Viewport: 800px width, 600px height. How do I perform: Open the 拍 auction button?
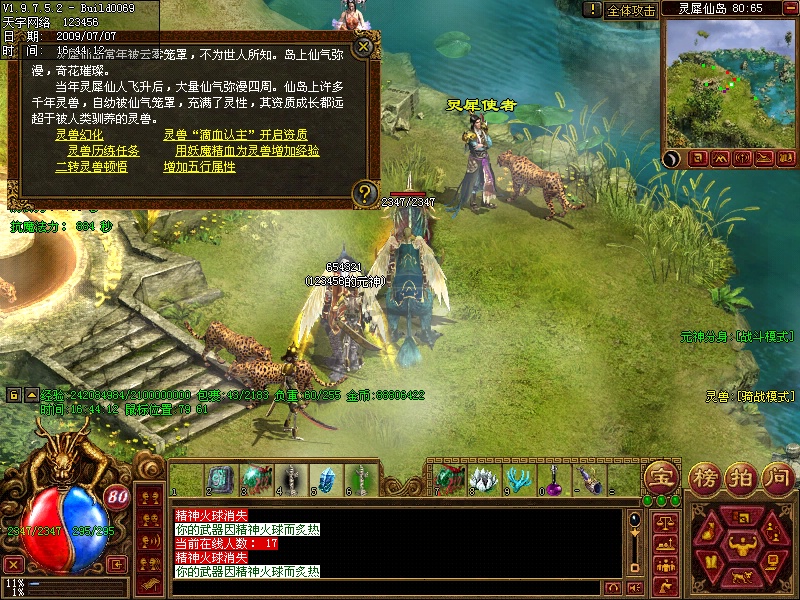741,477
